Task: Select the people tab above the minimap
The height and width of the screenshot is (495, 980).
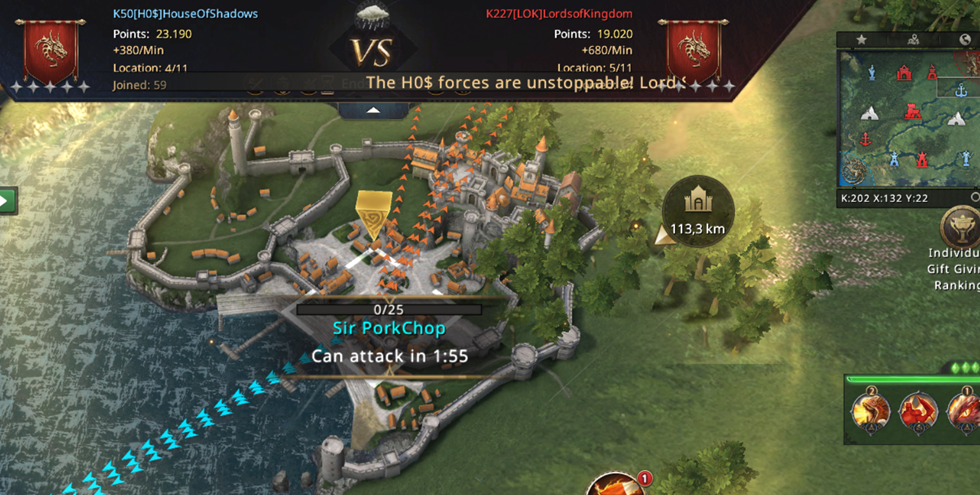Action: 913,40
